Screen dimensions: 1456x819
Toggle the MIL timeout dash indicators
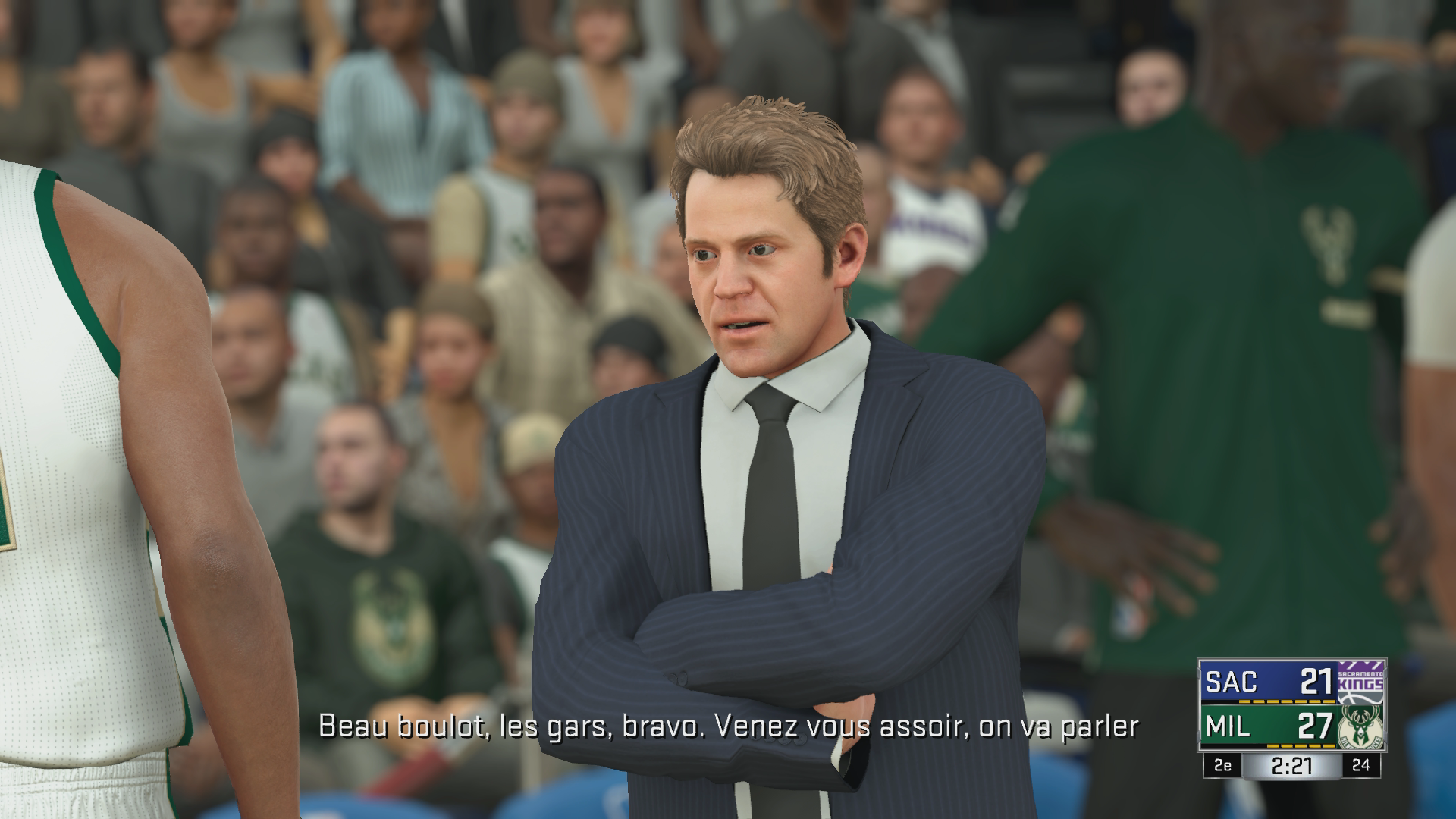click(1300, 746)
